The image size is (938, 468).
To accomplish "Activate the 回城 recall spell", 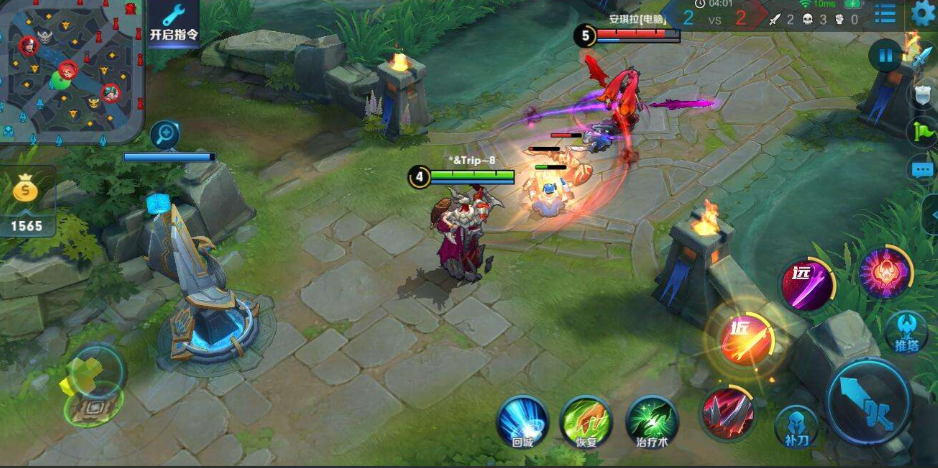I will (522, 422).
